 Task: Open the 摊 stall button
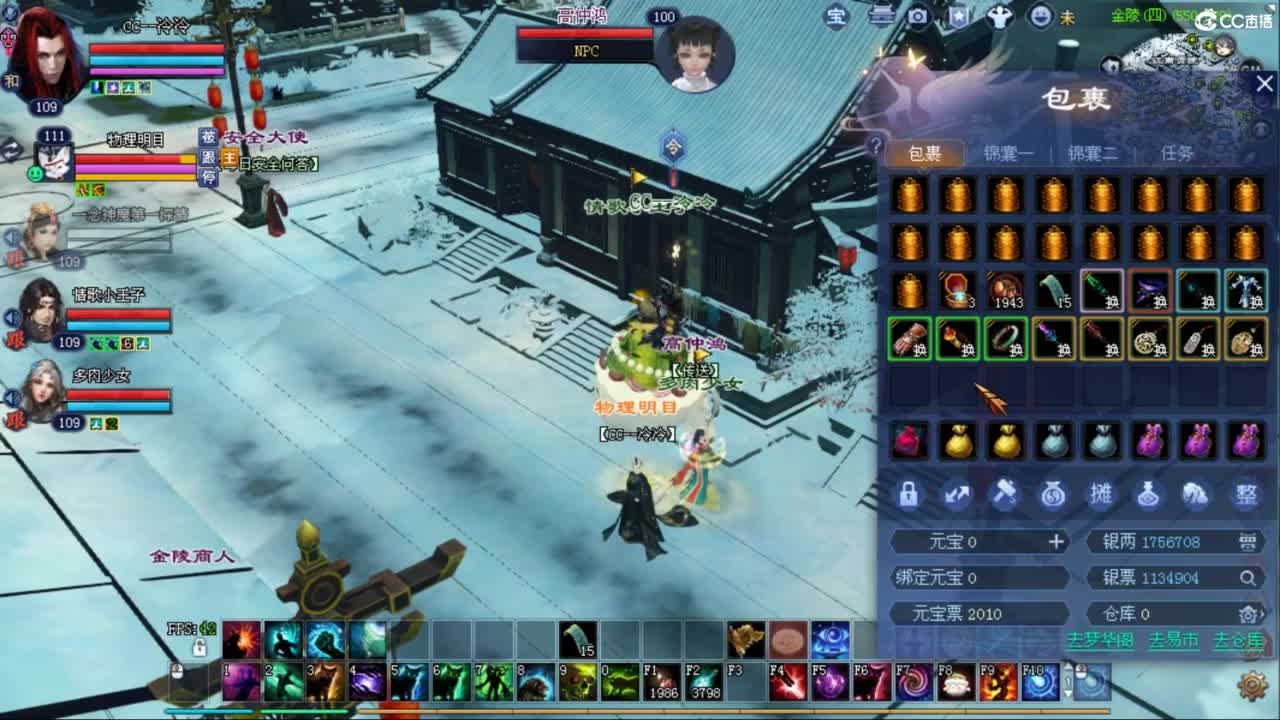pyautogui.click(x=1101, y=494)
